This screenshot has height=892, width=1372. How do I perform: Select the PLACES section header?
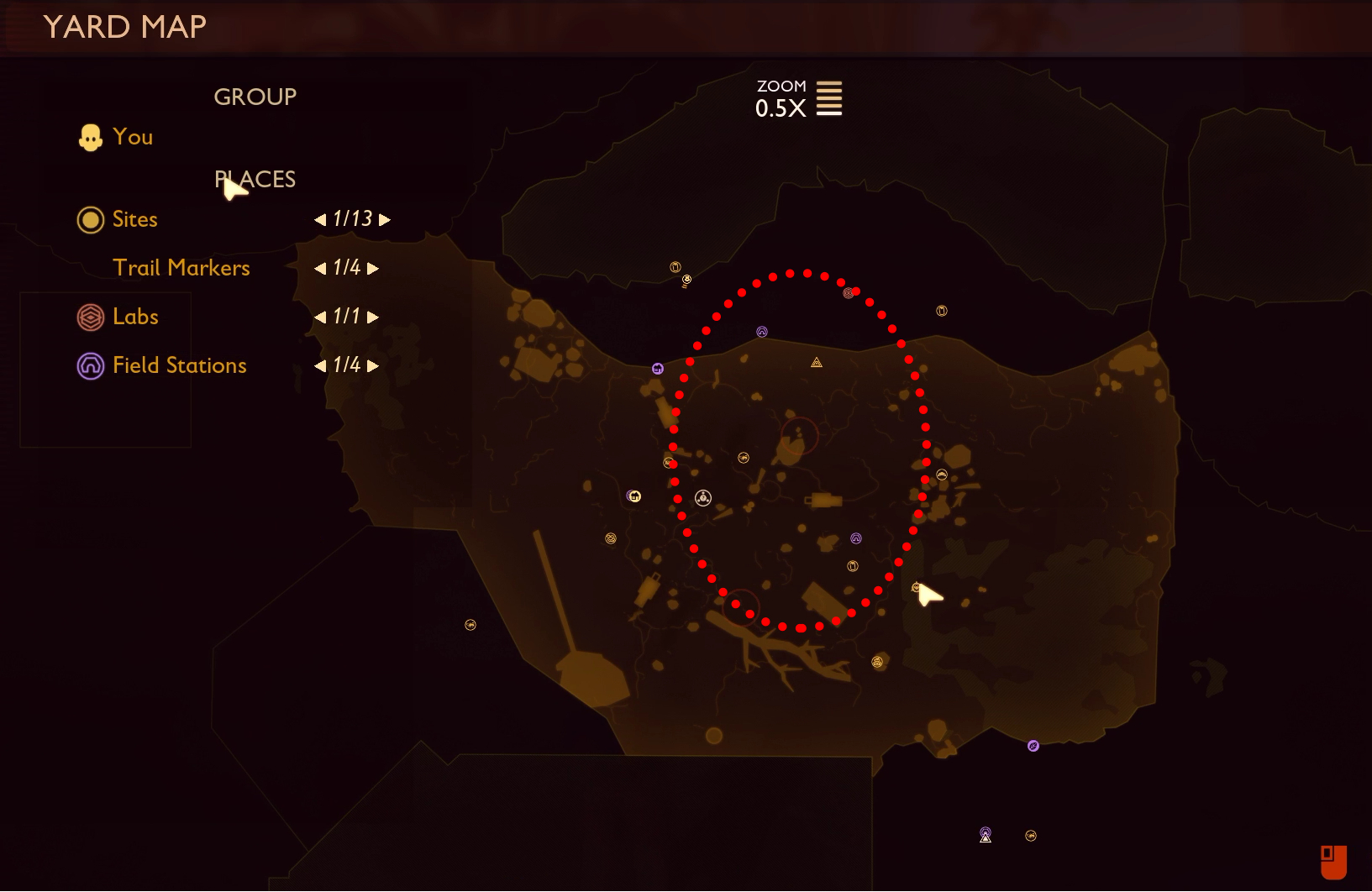pyautogui.click(x=255, y=179)
